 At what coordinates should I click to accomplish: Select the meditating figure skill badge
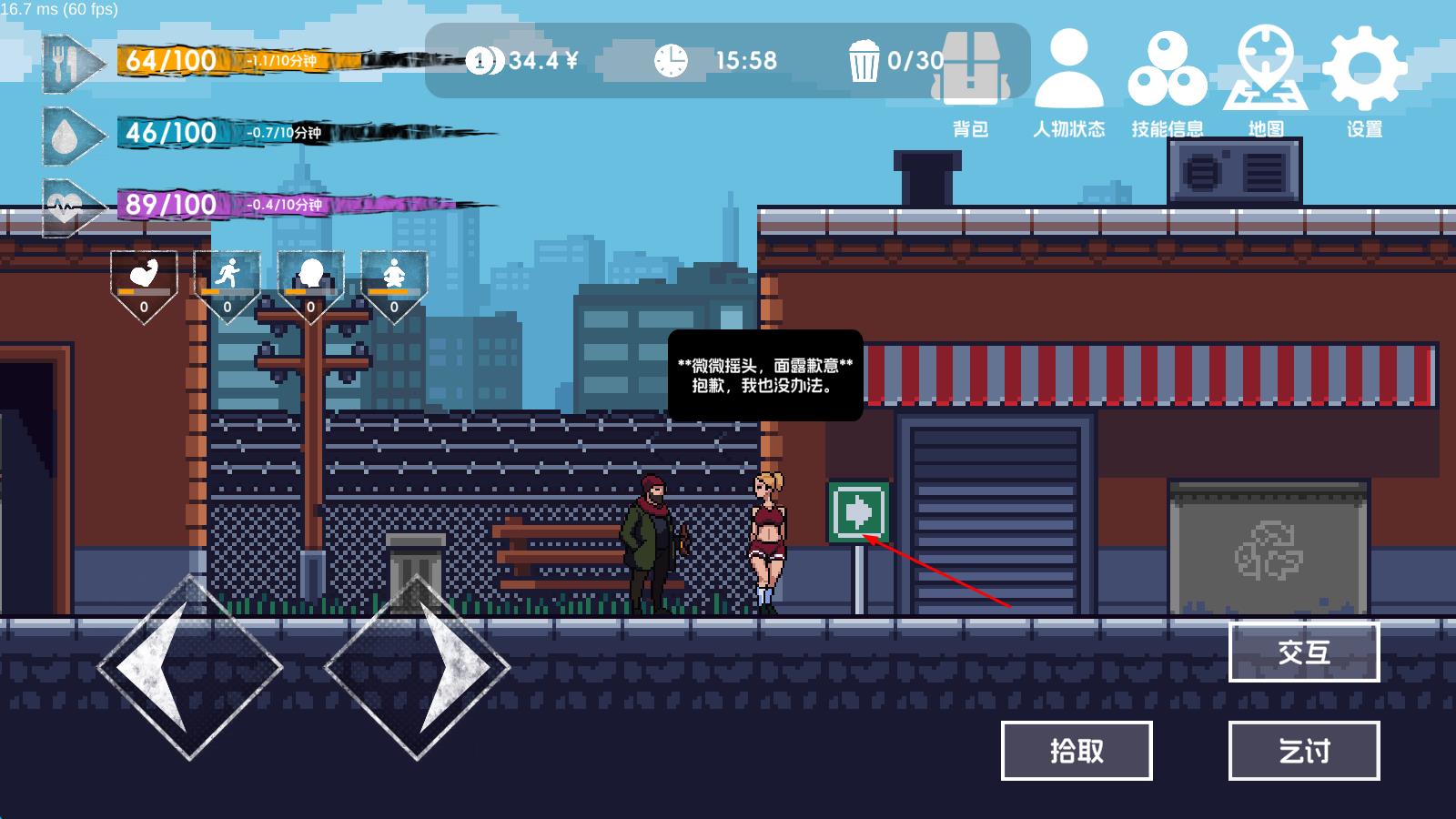(x=394, y=284)
